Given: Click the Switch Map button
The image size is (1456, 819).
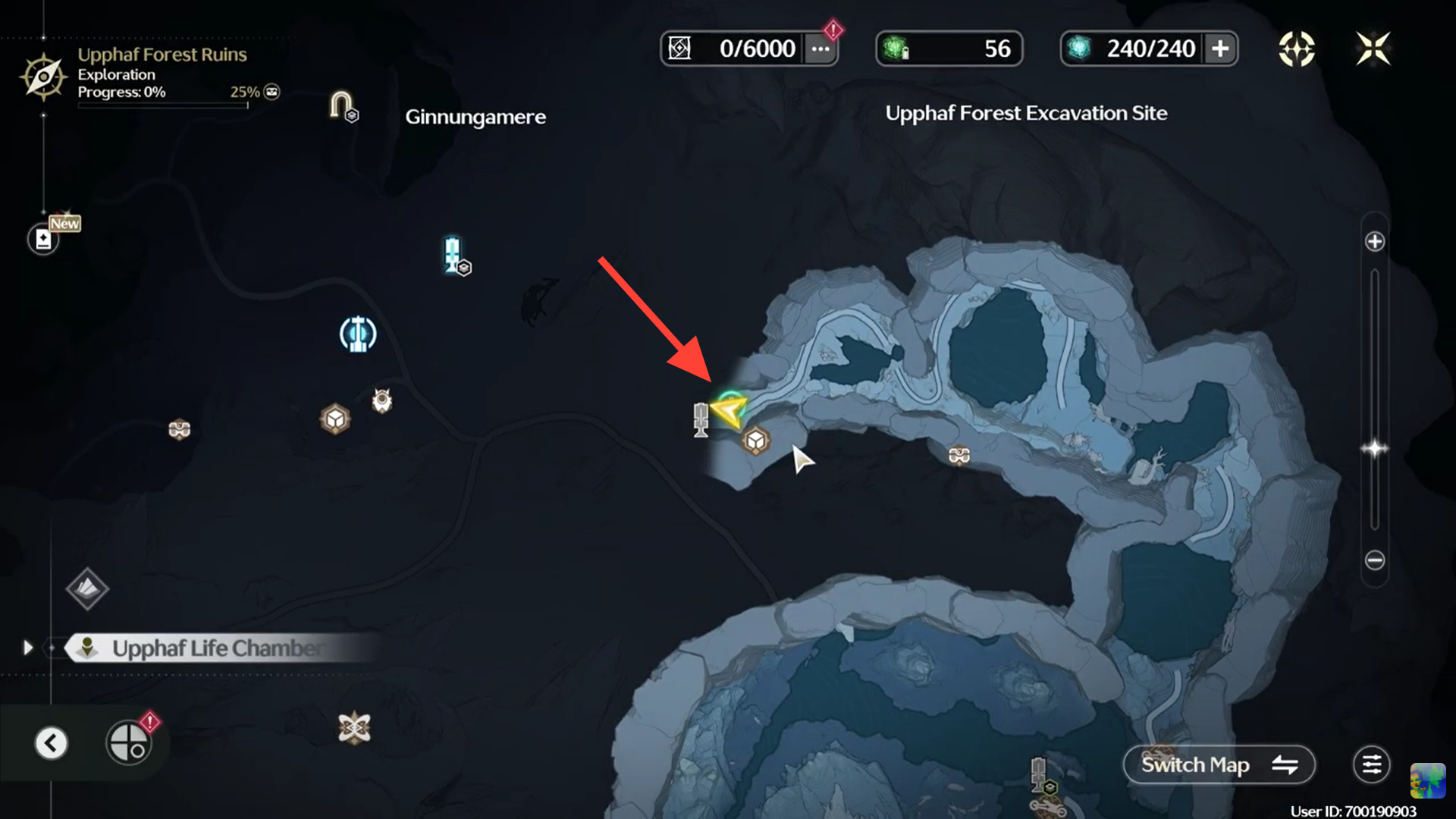Looking at the screenshot, I should click(1219, 764).
